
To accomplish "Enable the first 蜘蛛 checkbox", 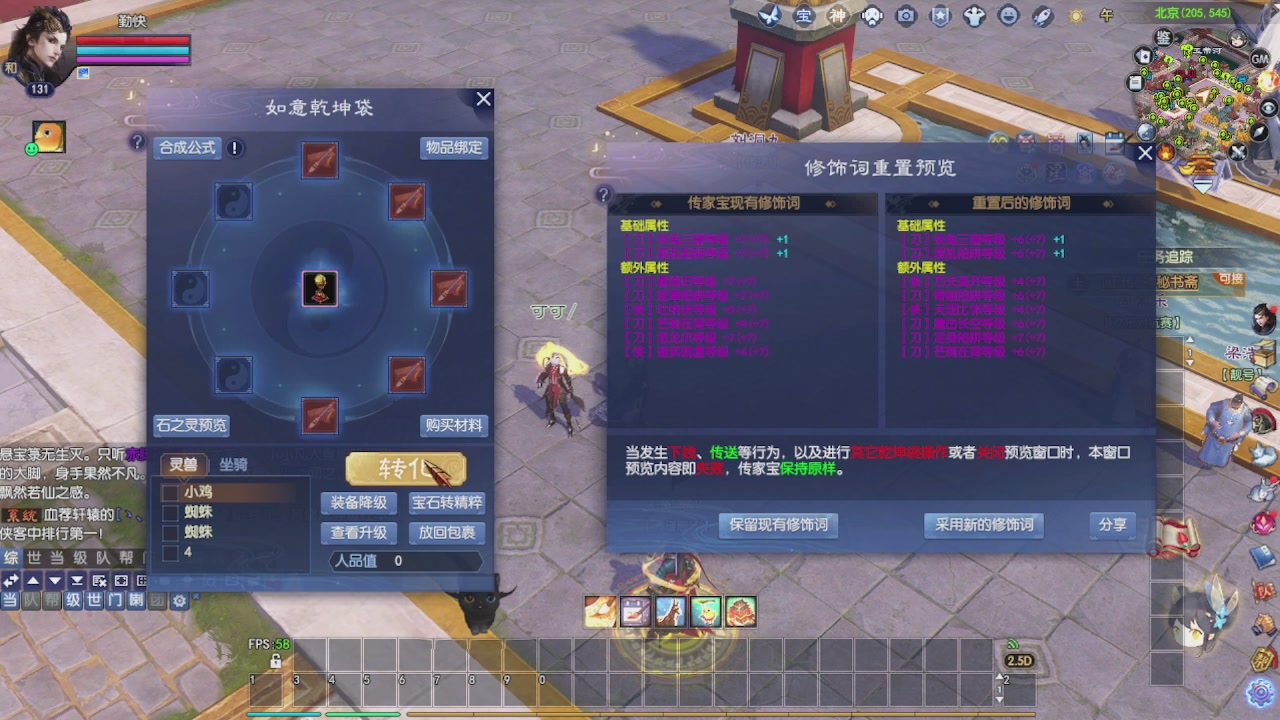I will pyautogui.click(x=169, y=512).
